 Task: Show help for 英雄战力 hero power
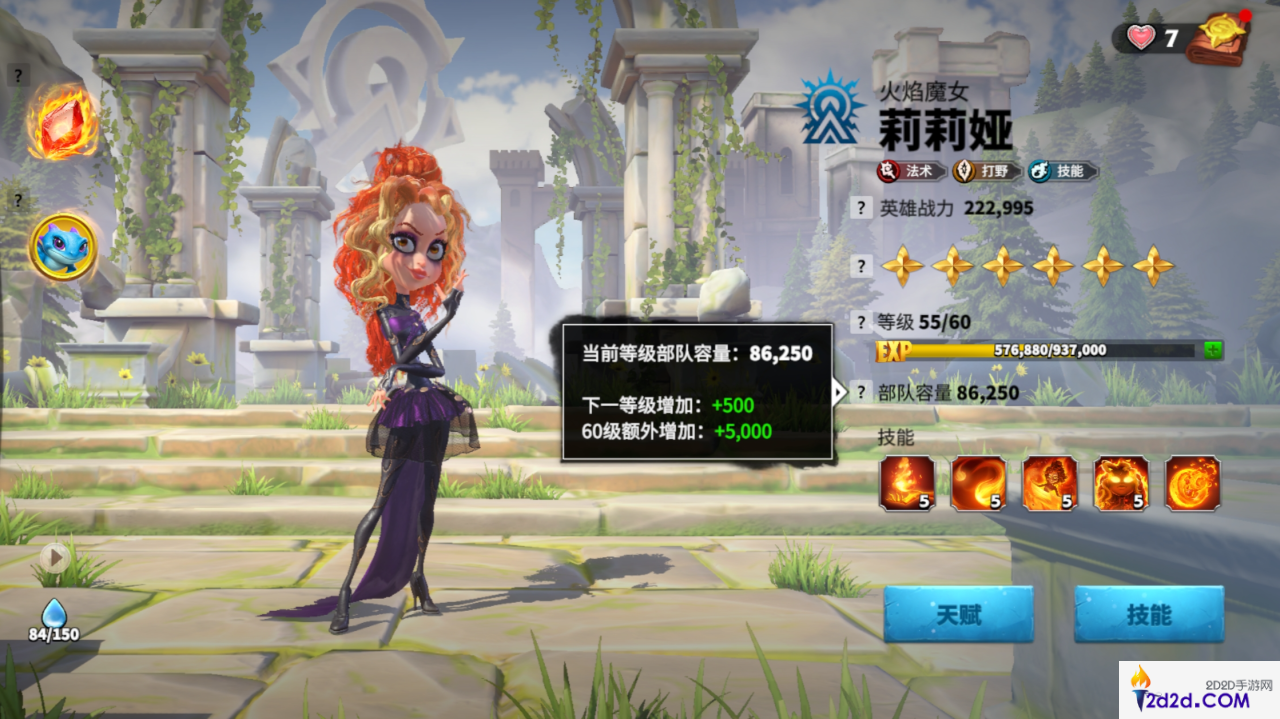coord(860,208)
